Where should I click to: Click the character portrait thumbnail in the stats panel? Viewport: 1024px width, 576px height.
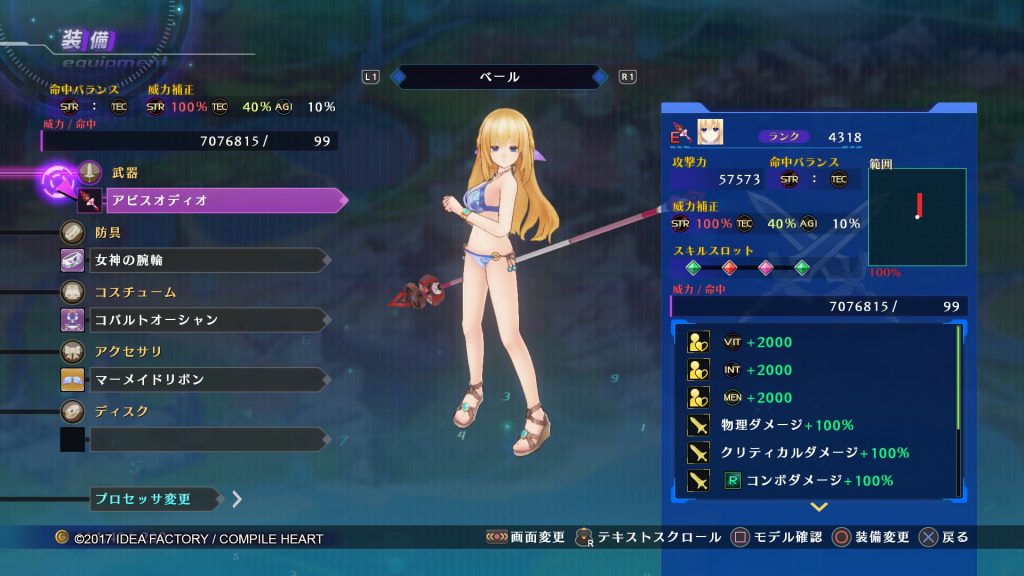709,133
